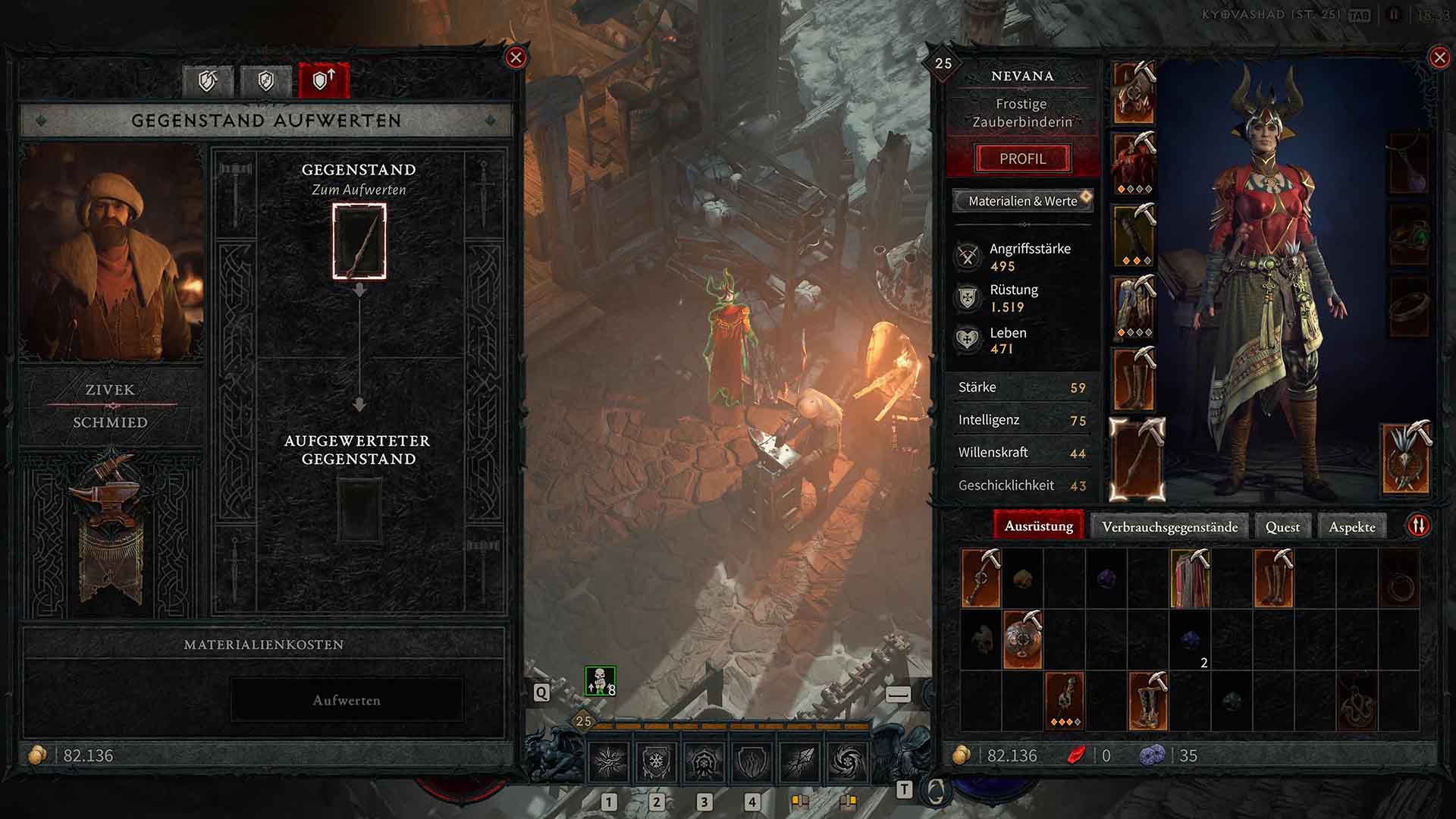
Task: Select the leftmost repair tab at the blacksmith
Action: [209, 81]
